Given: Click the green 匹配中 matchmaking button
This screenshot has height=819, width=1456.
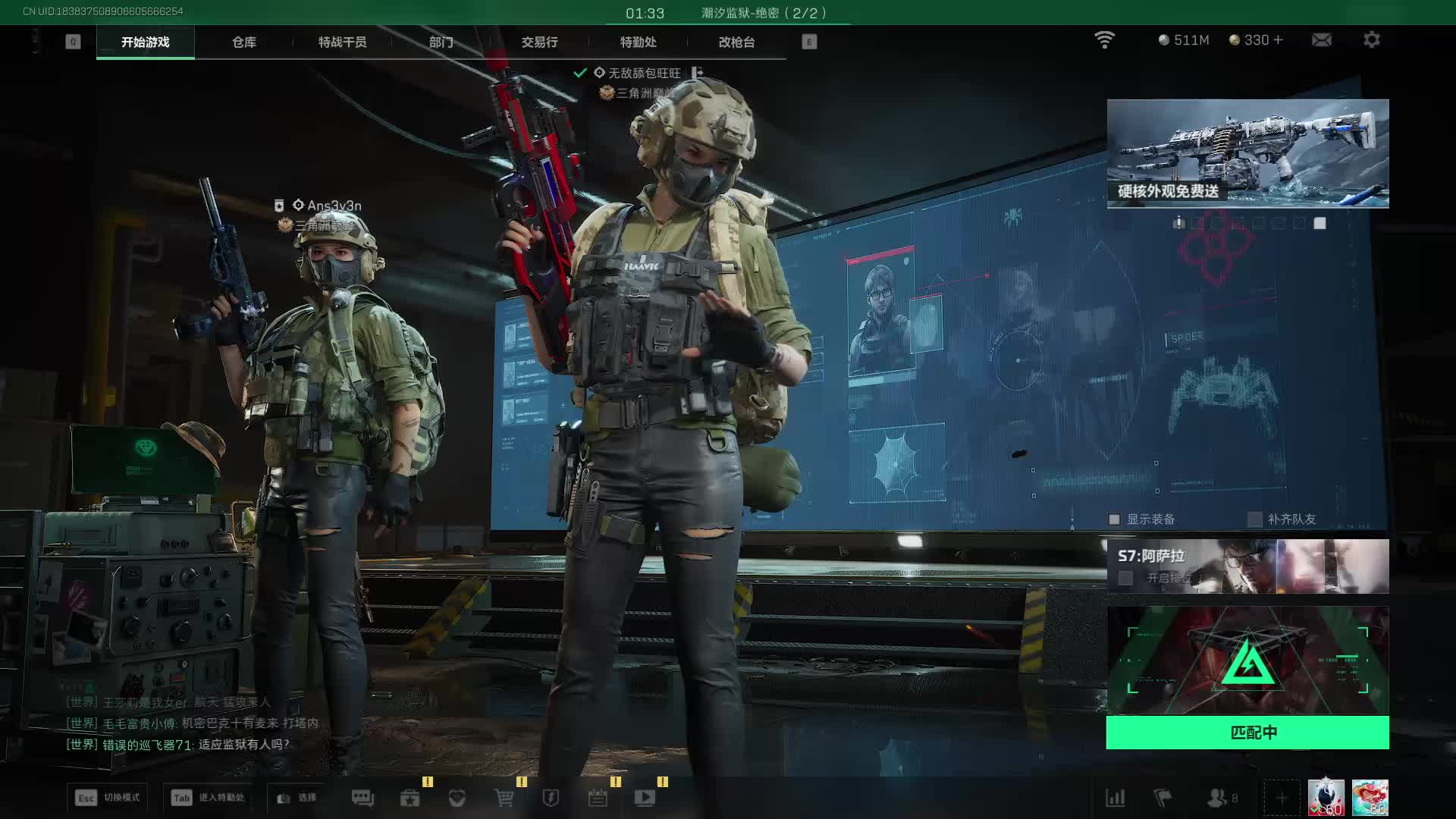Looking at the screenshot, I should [x=1247, y=733].
